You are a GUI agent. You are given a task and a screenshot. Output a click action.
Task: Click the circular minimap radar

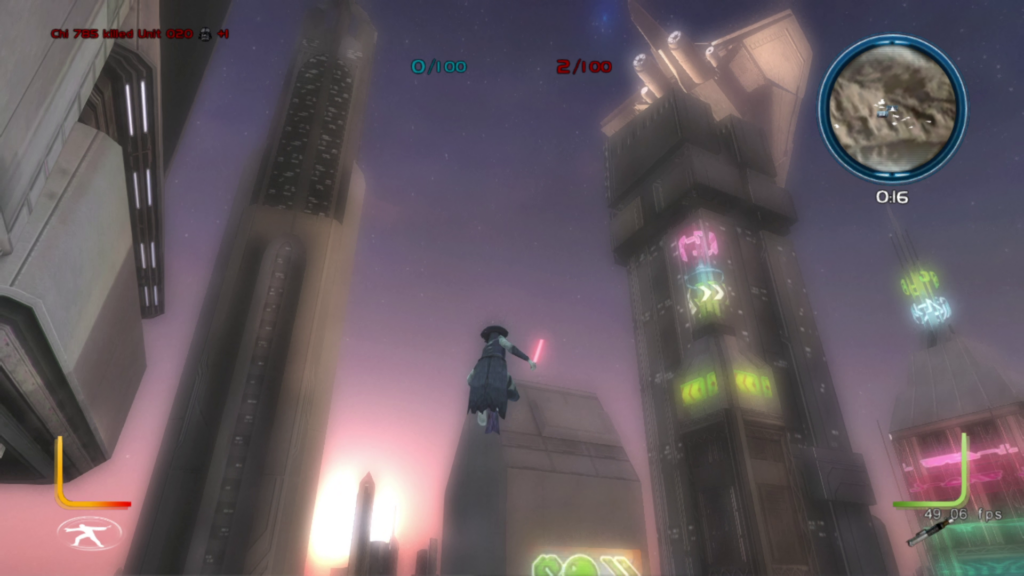tap(892, 108)
